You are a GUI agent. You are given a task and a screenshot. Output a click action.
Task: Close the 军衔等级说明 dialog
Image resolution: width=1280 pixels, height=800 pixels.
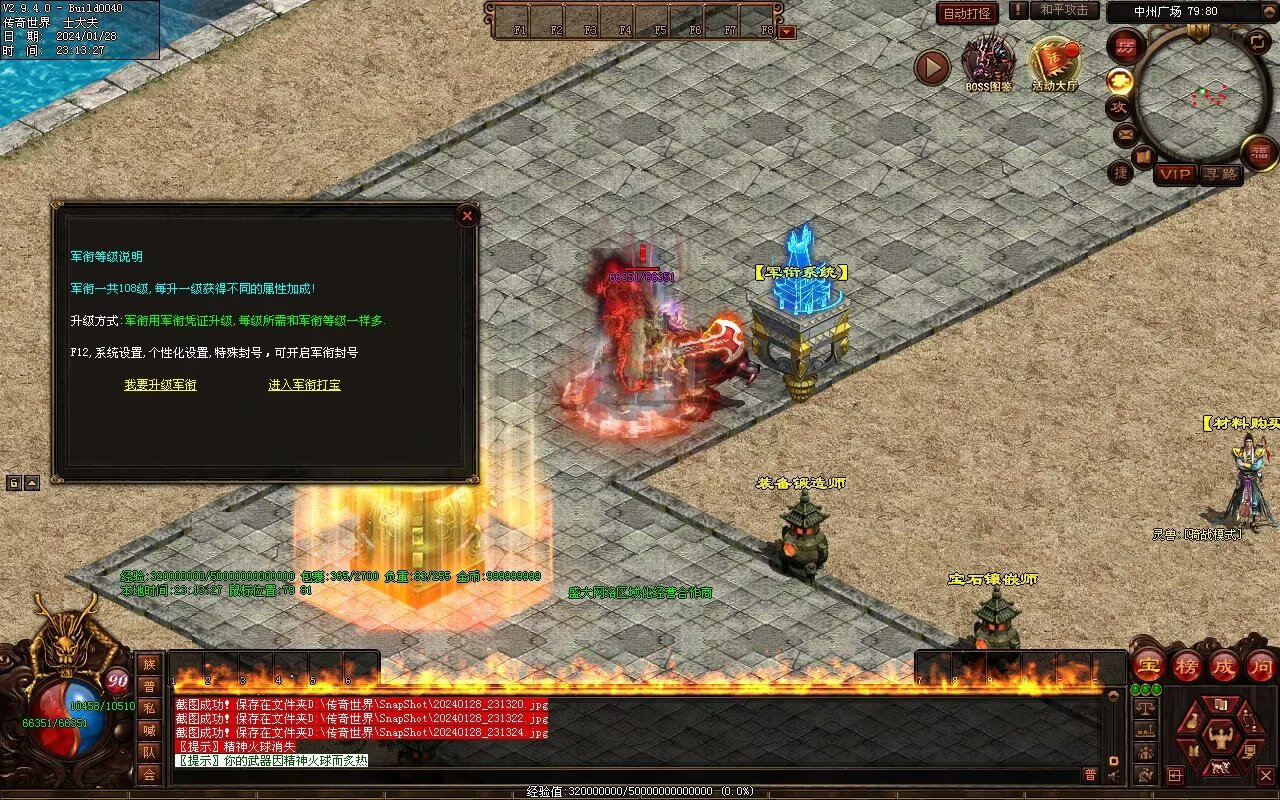(x=467, y=215)
